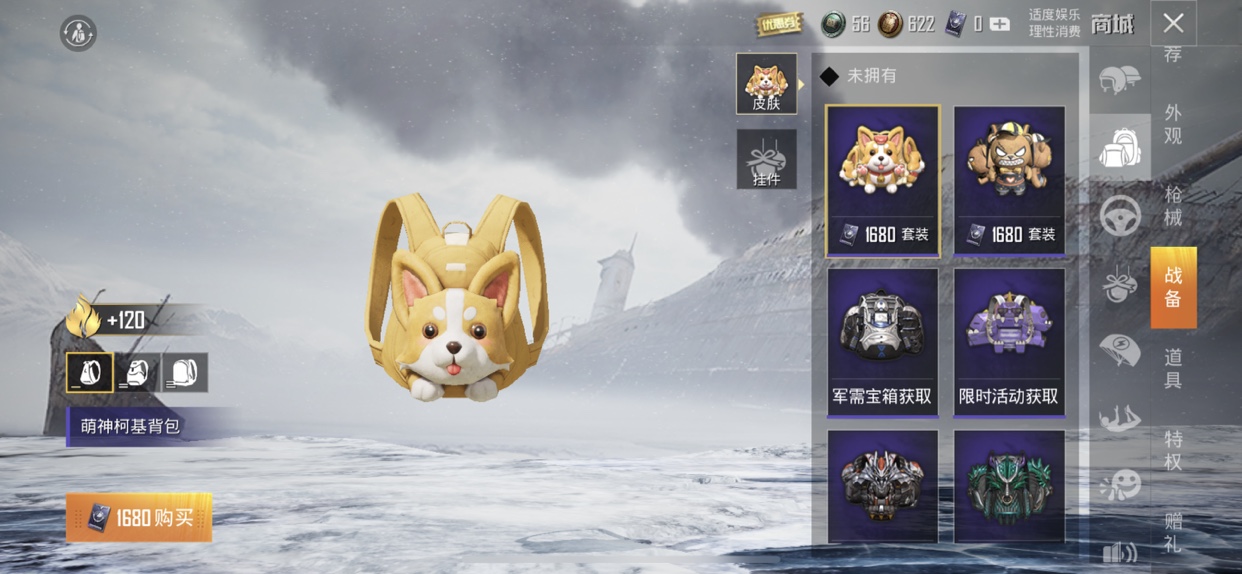1242x574 pixels.
Task: Choose the silver backpack from 军需宝箱获取
Action: click(883, 341)
